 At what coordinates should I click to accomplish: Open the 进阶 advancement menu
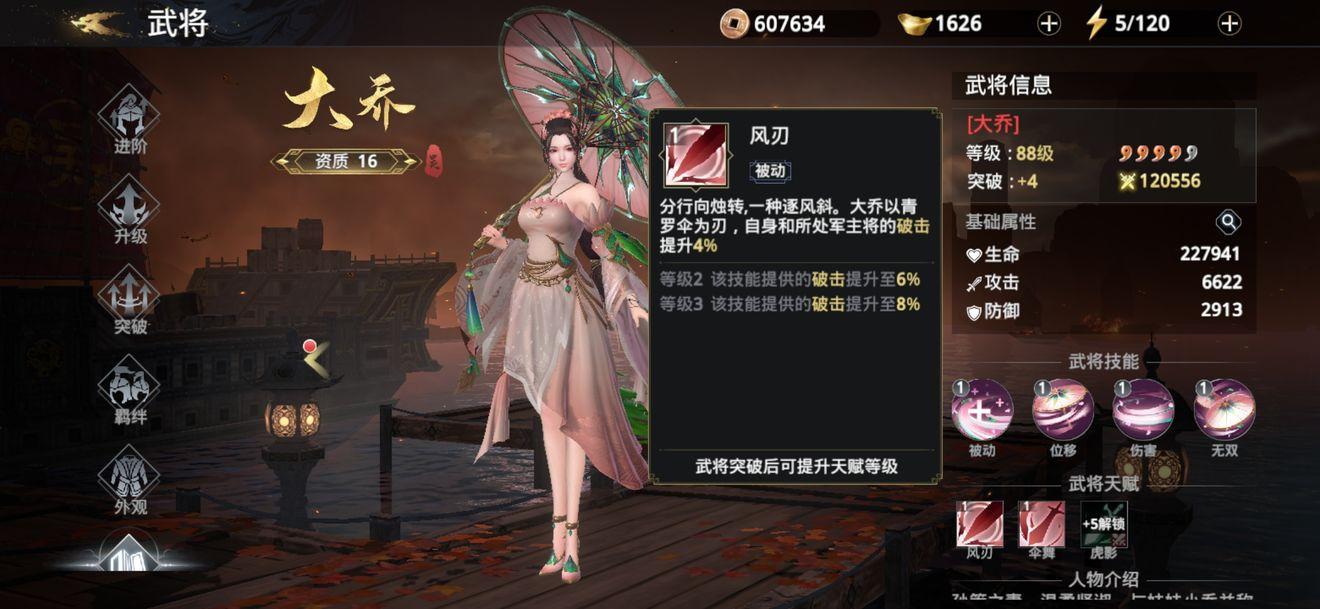click(x=130, y=116)
